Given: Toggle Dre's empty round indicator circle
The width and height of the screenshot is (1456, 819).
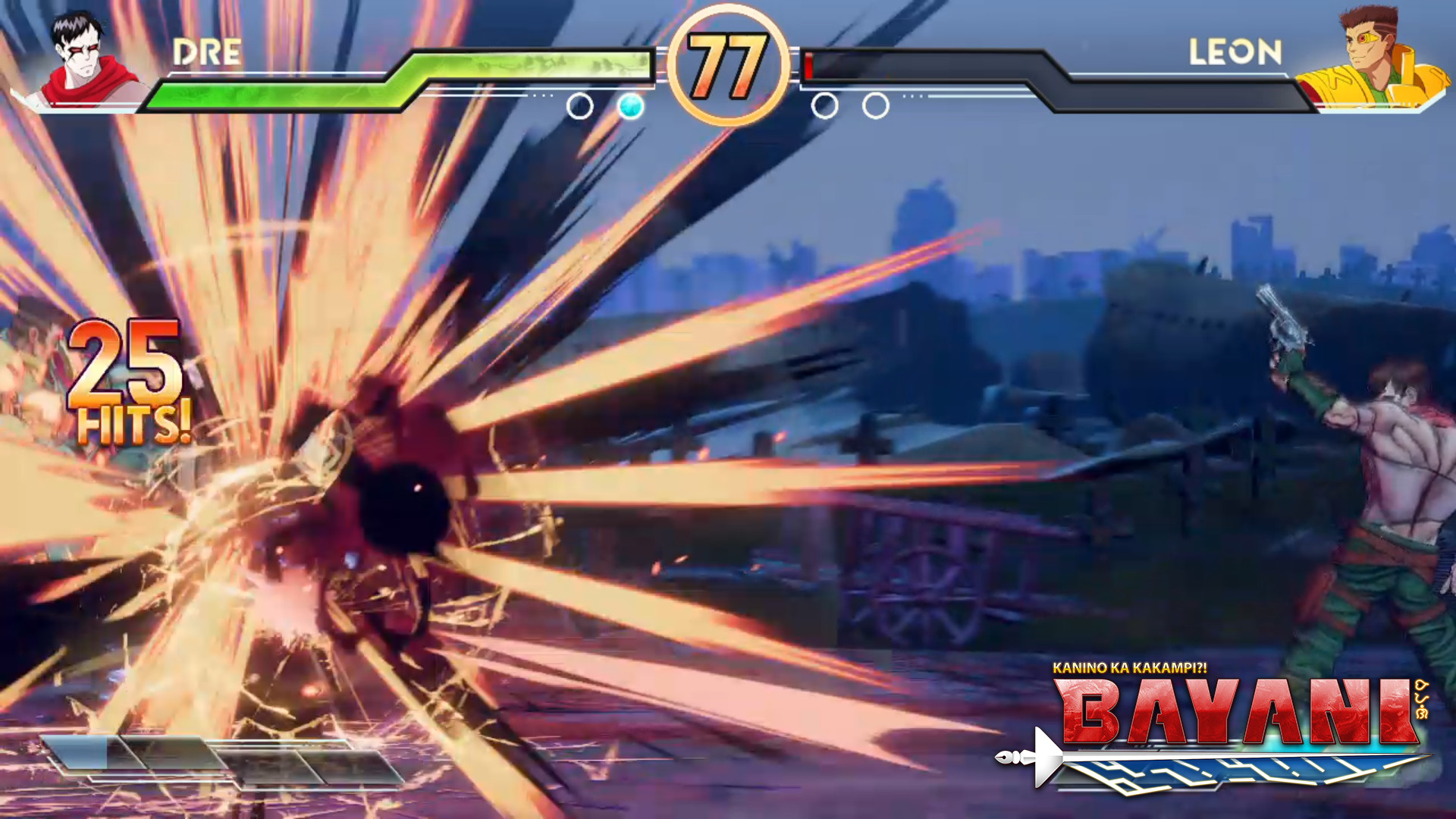Looking at the screenshot, I should (x=581, y=106).
